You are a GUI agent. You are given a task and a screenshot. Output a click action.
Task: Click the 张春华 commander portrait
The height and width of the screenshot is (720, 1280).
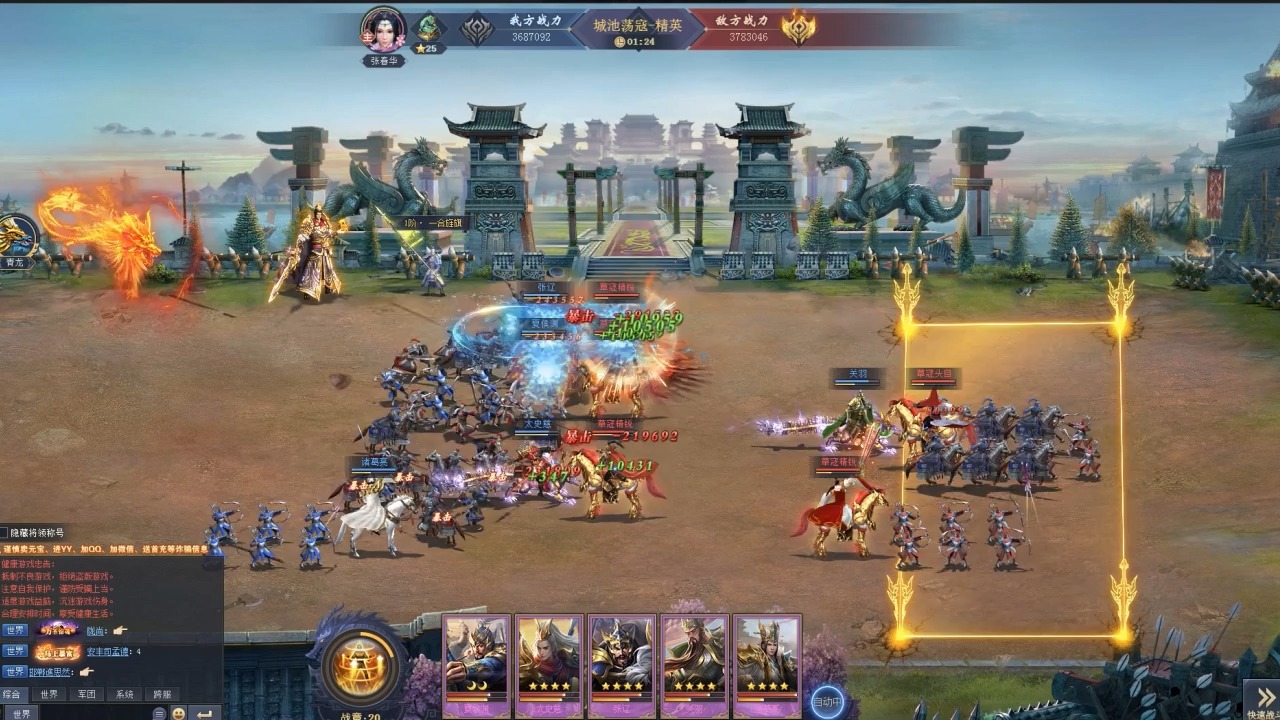tap(384, 30)
